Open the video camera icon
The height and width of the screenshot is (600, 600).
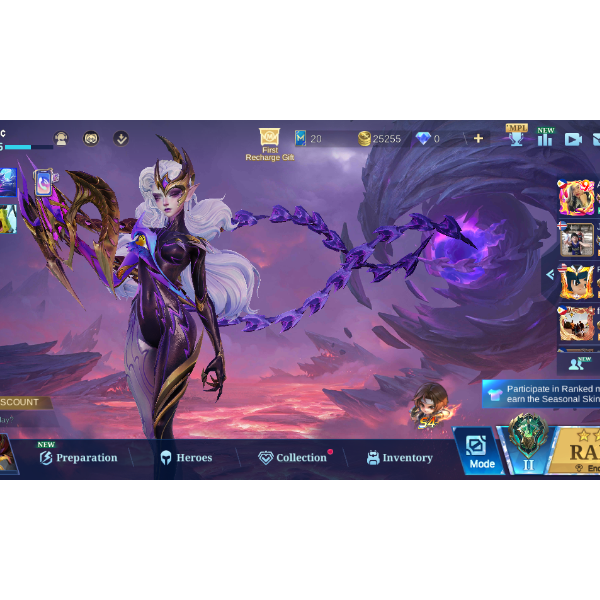click(x=573, y=139)
